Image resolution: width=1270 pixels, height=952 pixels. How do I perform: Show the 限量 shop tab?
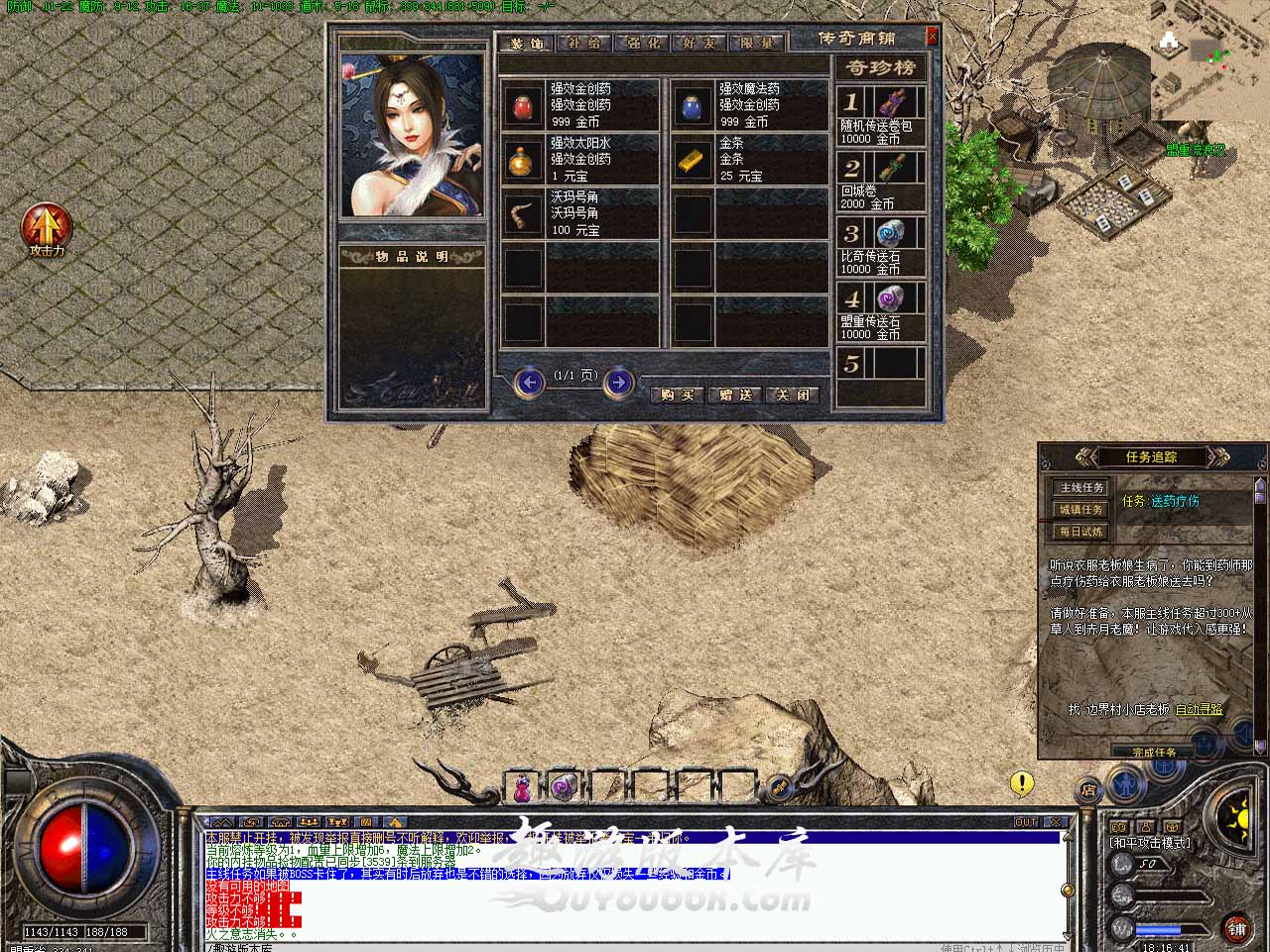(x=757, y=44)
